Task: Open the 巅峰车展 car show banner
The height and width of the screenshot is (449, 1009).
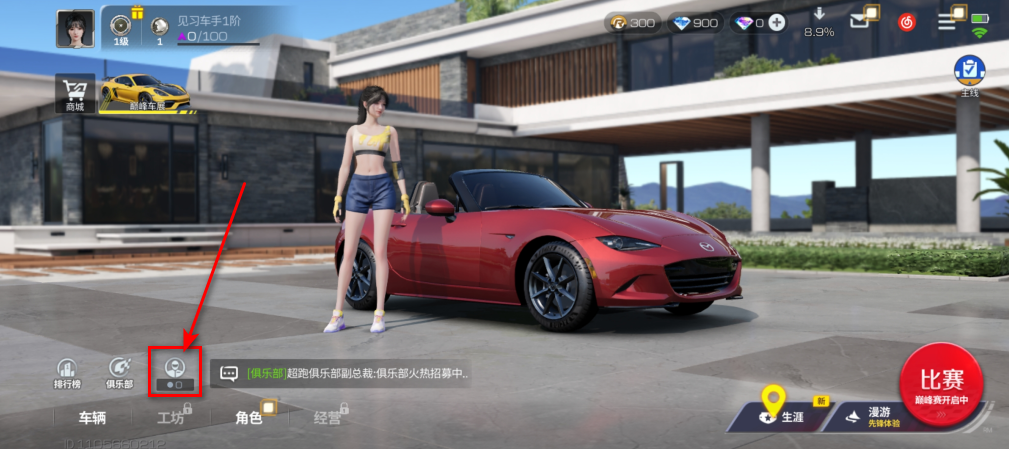Action: tap(145, 93)
